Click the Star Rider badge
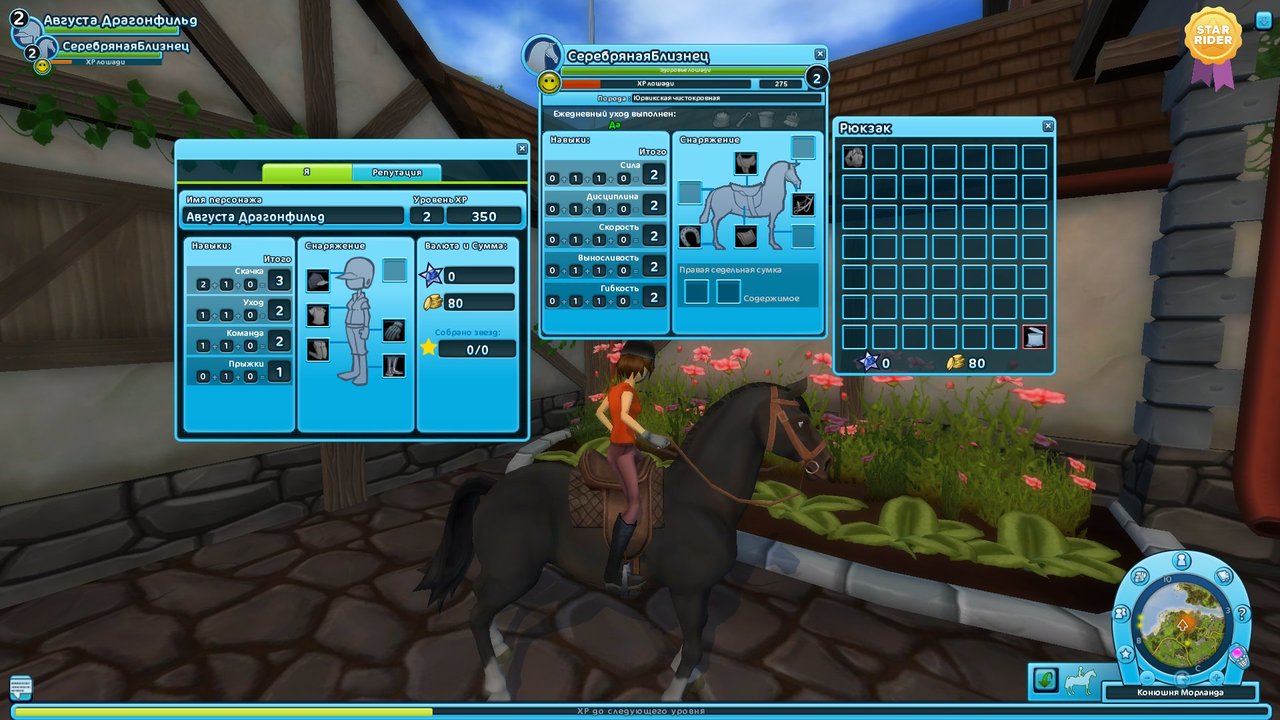The height and width of the screenshot is (720, 1280). [1212, 42]
